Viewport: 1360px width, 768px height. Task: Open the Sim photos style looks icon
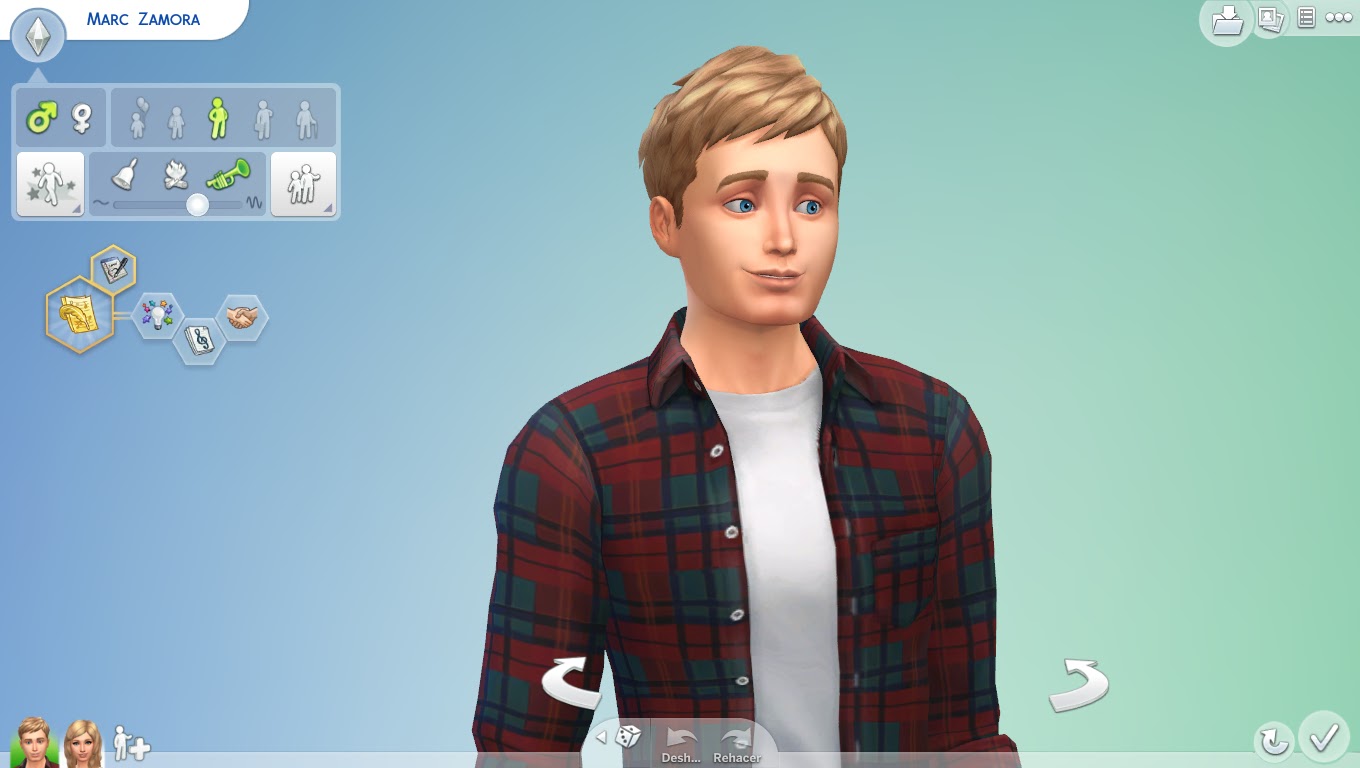1270,19
